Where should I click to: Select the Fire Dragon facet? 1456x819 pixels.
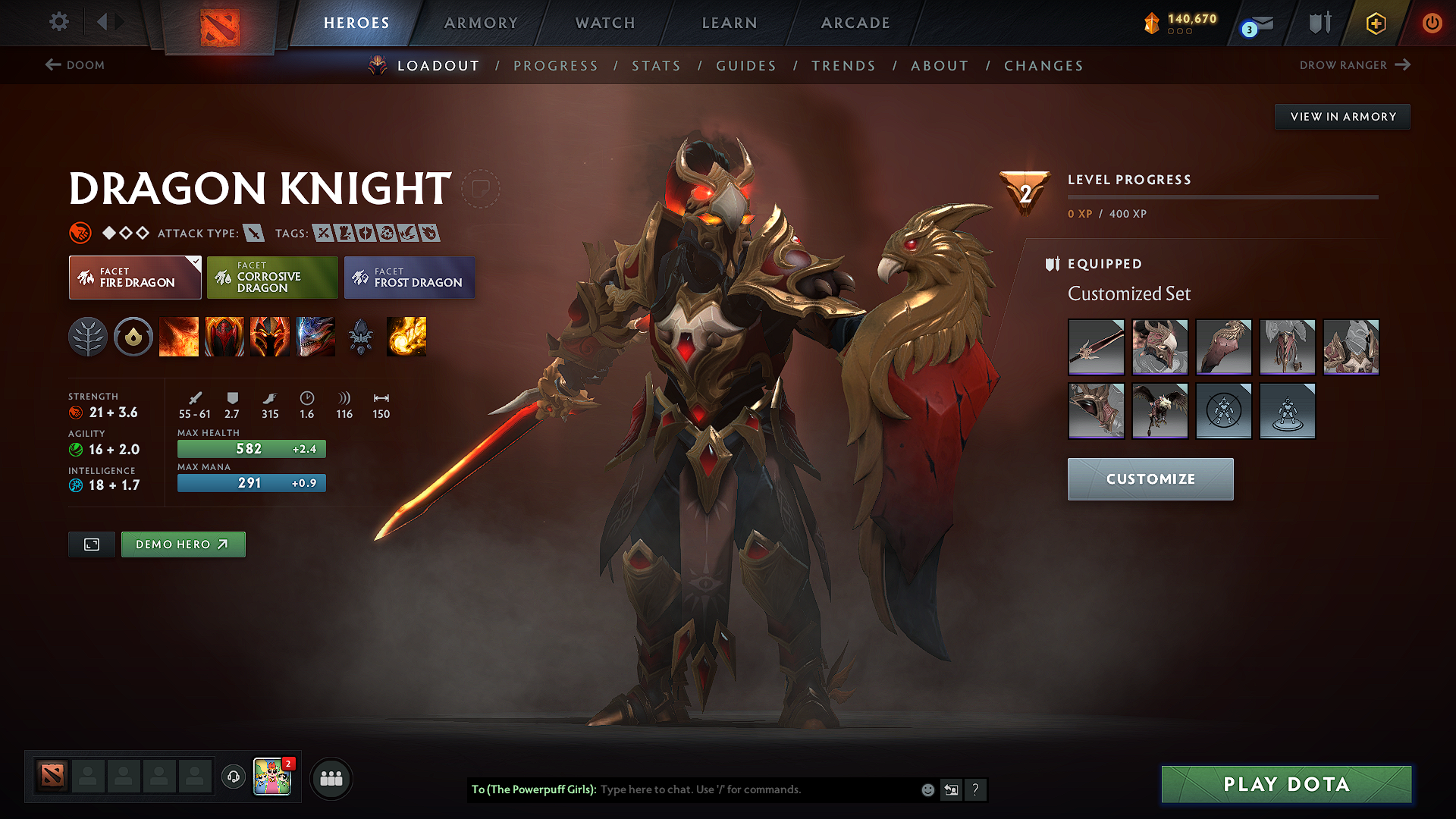click(x=134, y=278)
